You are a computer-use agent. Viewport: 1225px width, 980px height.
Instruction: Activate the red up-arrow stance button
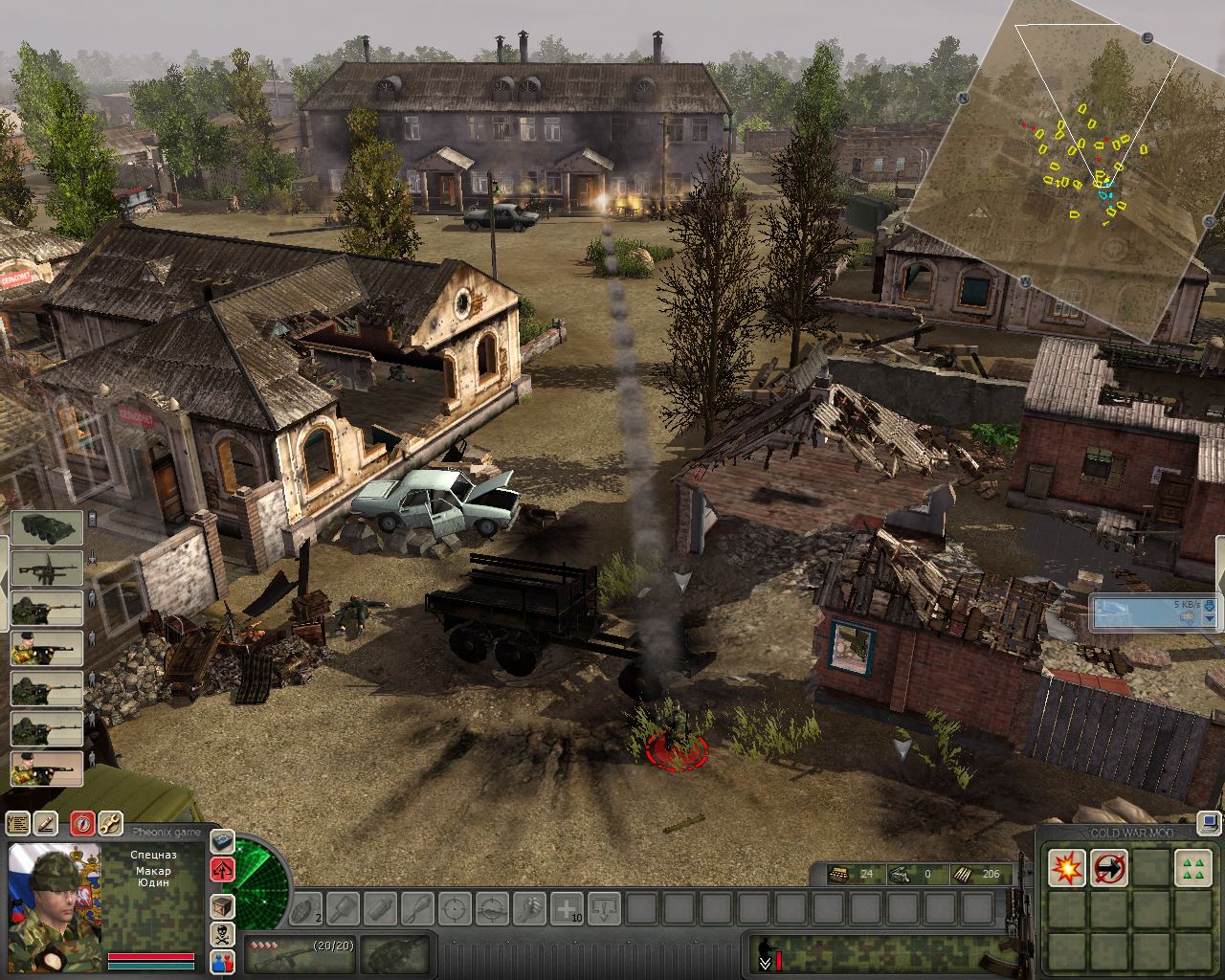pyautogui.click(x=222, y=870)
